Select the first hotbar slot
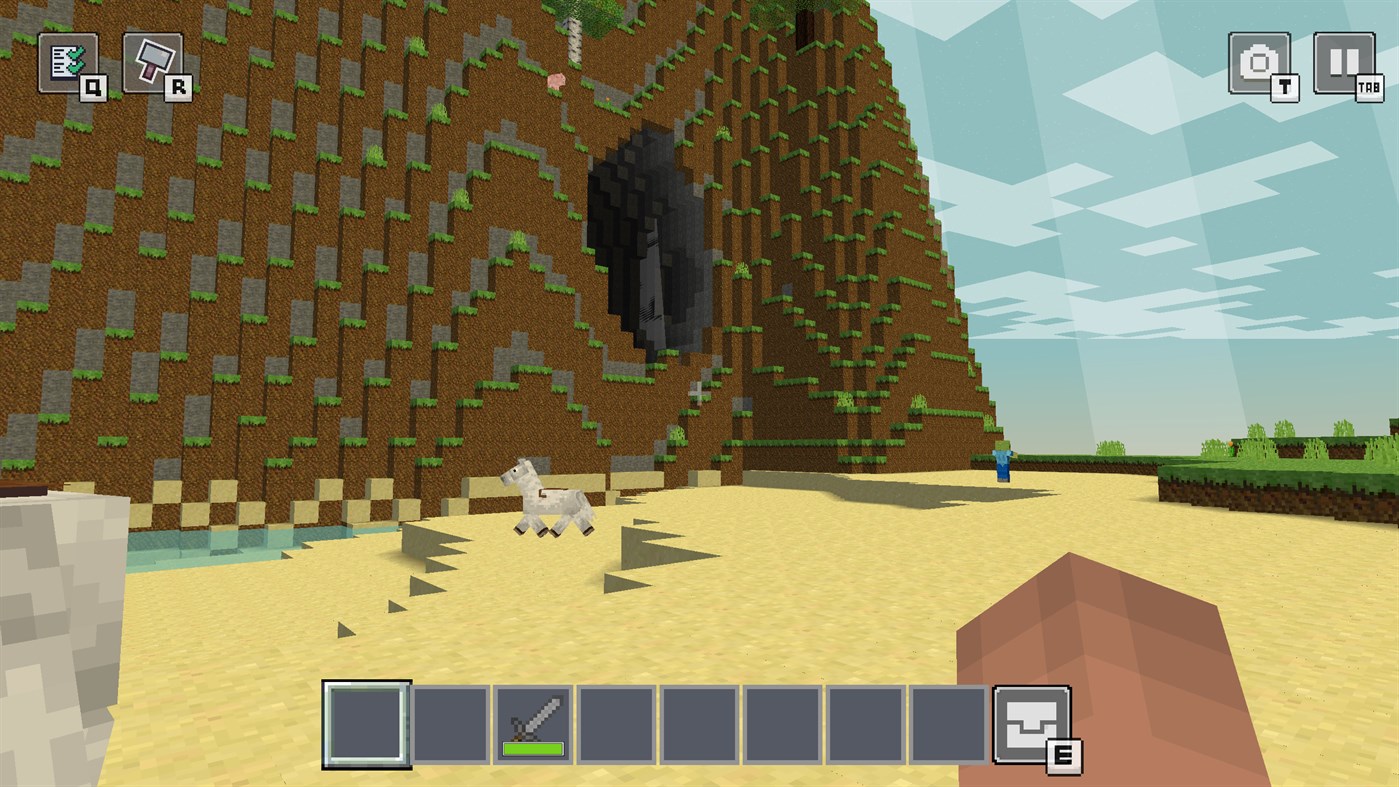The height and width of the screenshot is (787, 1399). [366, 722]
